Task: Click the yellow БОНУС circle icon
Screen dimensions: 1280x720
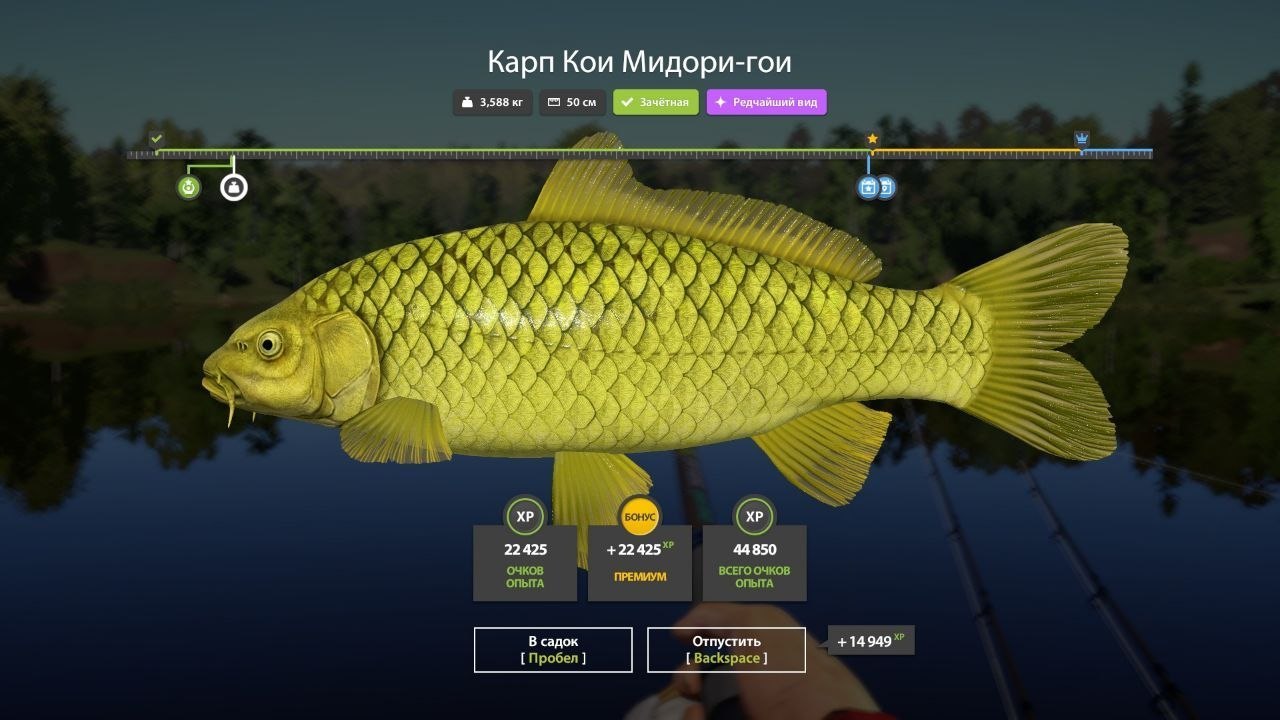Action: tap(640, 516)
